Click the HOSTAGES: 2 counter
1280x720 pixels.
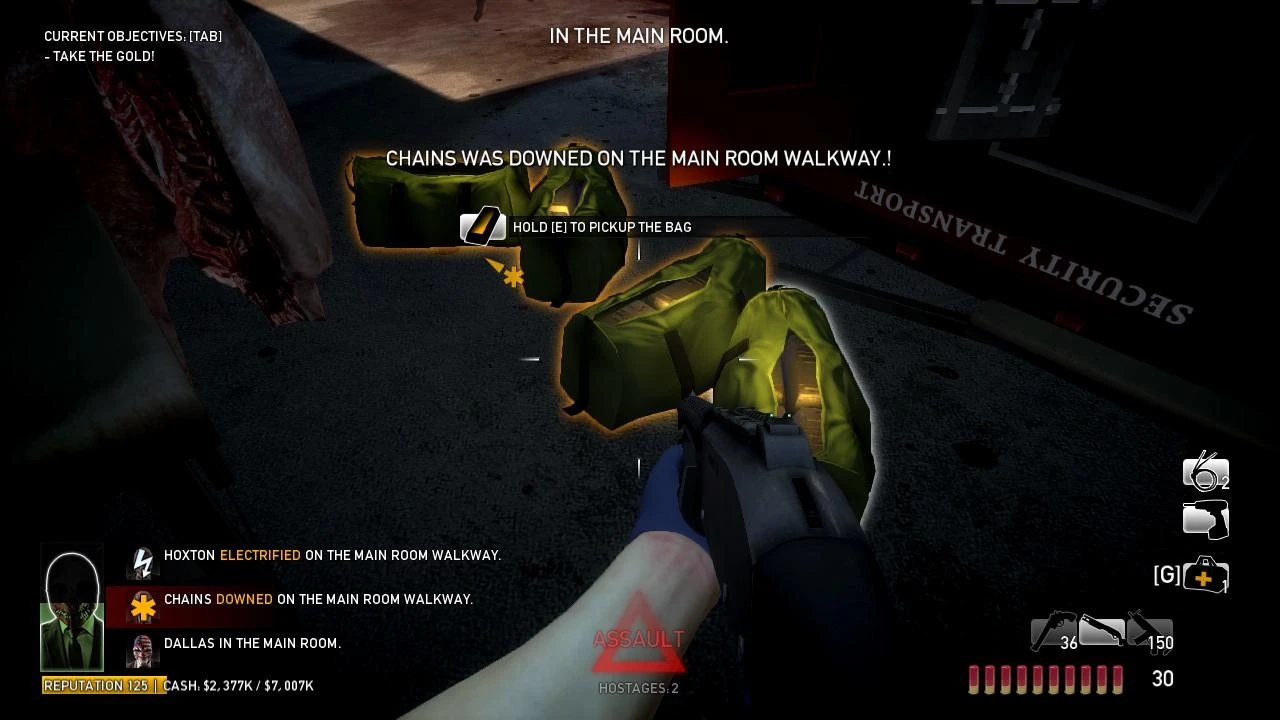tap(638, 688)
